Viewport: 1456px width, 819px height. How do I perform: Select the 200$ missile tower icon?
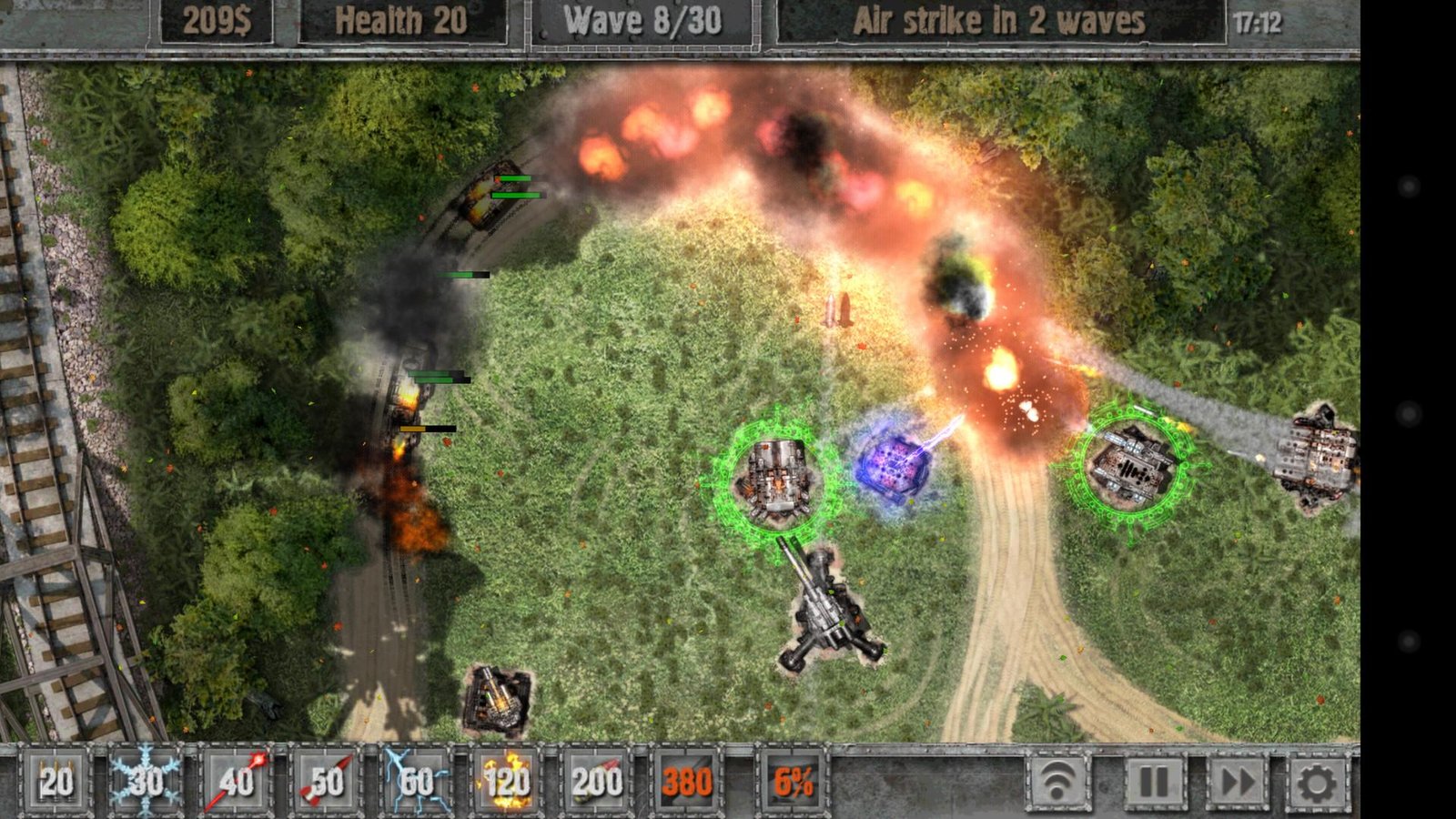598,779
